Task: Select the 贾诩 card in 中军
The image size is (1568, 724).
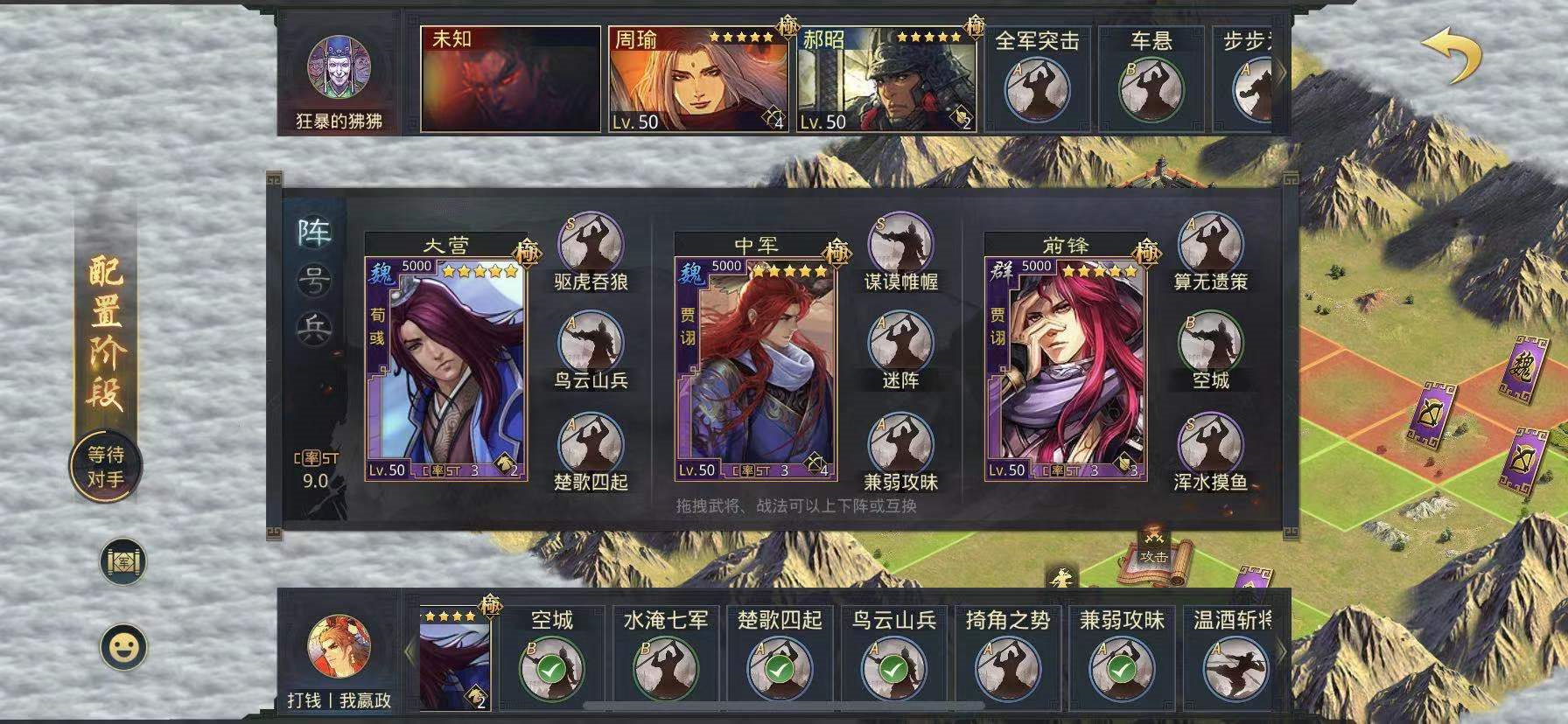Action: click(x=755, y=367)
